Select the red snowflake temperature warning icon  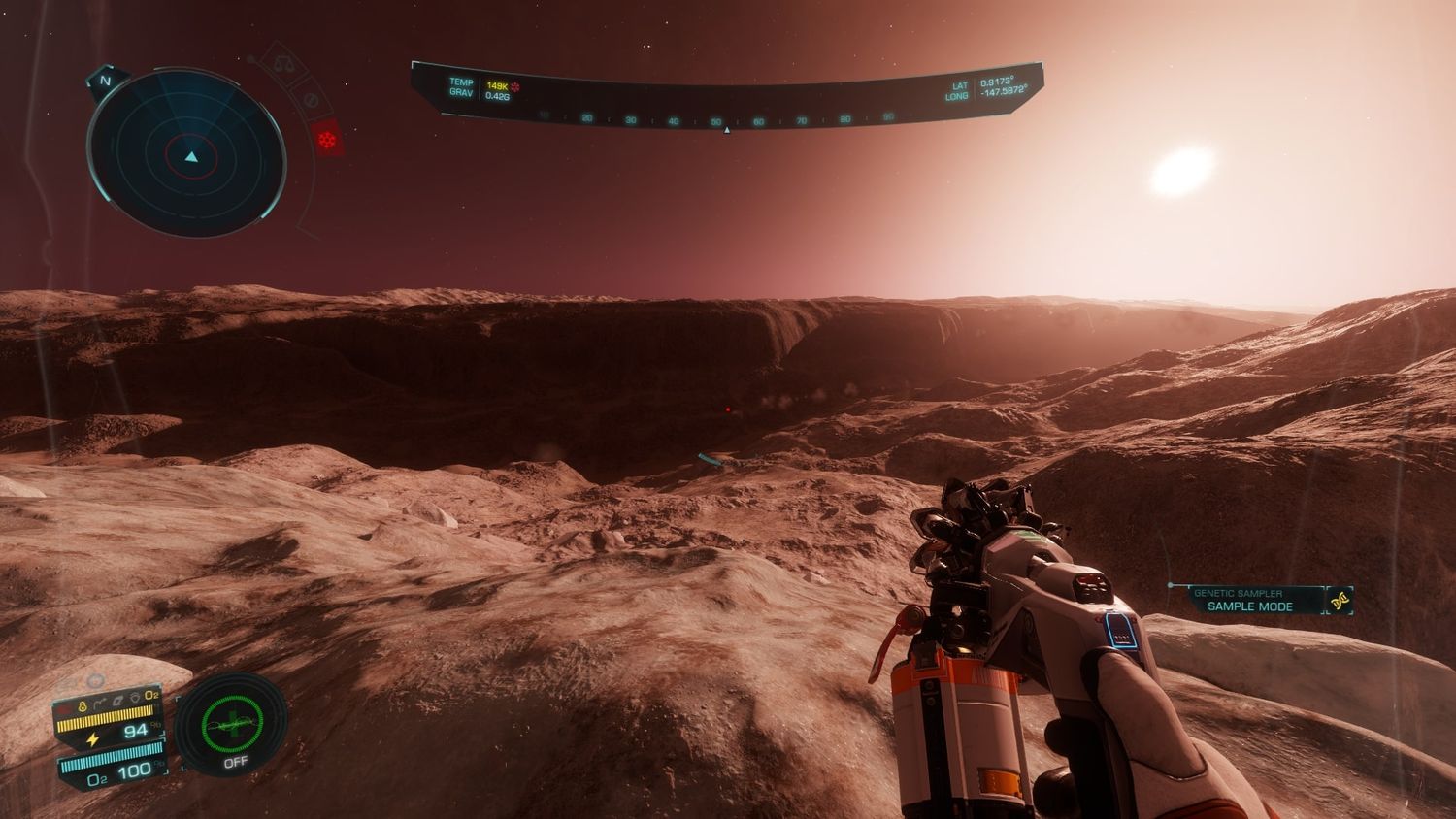(325, 140)
